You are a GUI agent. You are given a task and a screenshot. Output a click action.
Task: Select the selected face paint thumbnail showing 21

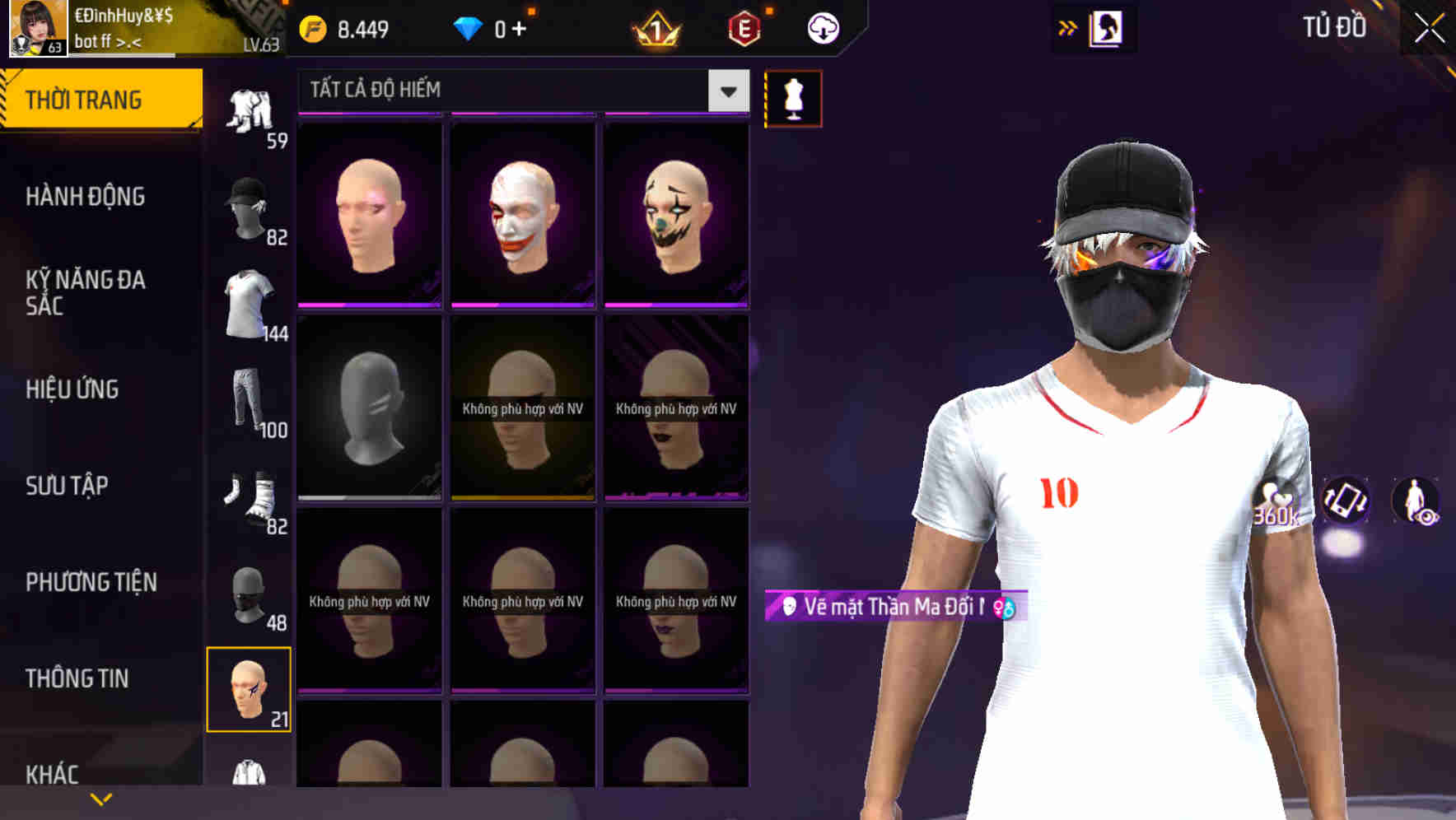pos(250,690)
